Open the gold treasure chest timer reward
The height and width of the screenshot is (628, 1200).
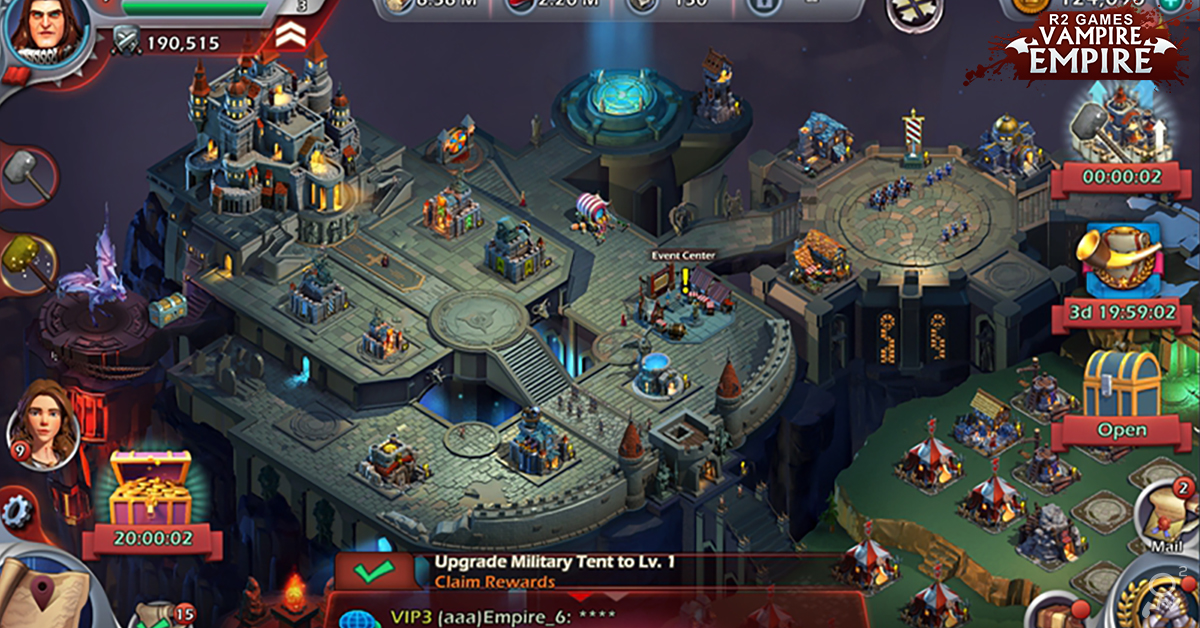point(150,490)
